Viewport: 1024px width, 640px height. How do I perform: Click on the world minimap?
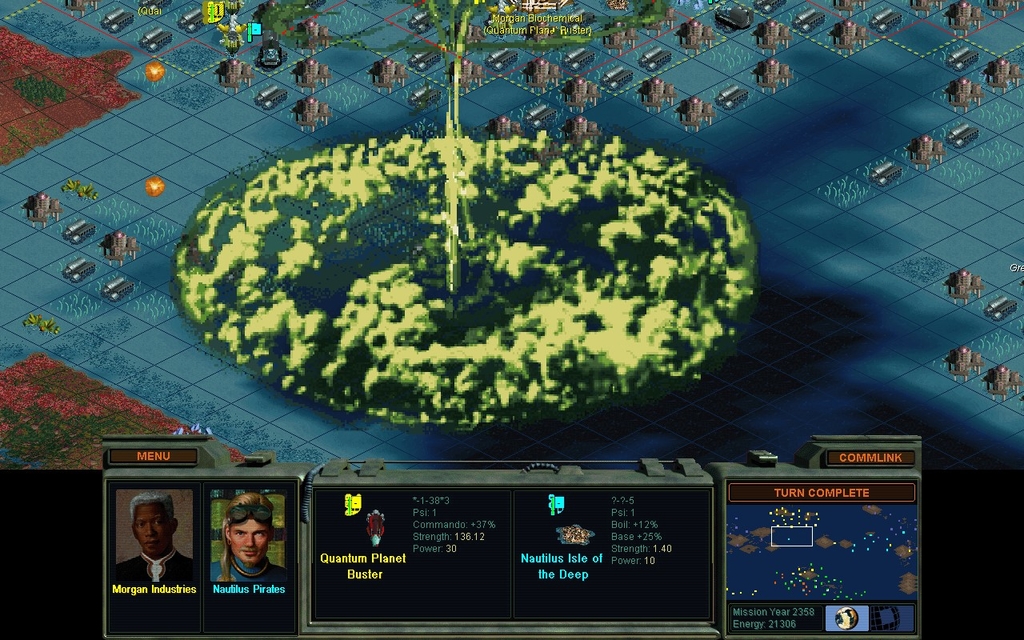click(821, 552)
